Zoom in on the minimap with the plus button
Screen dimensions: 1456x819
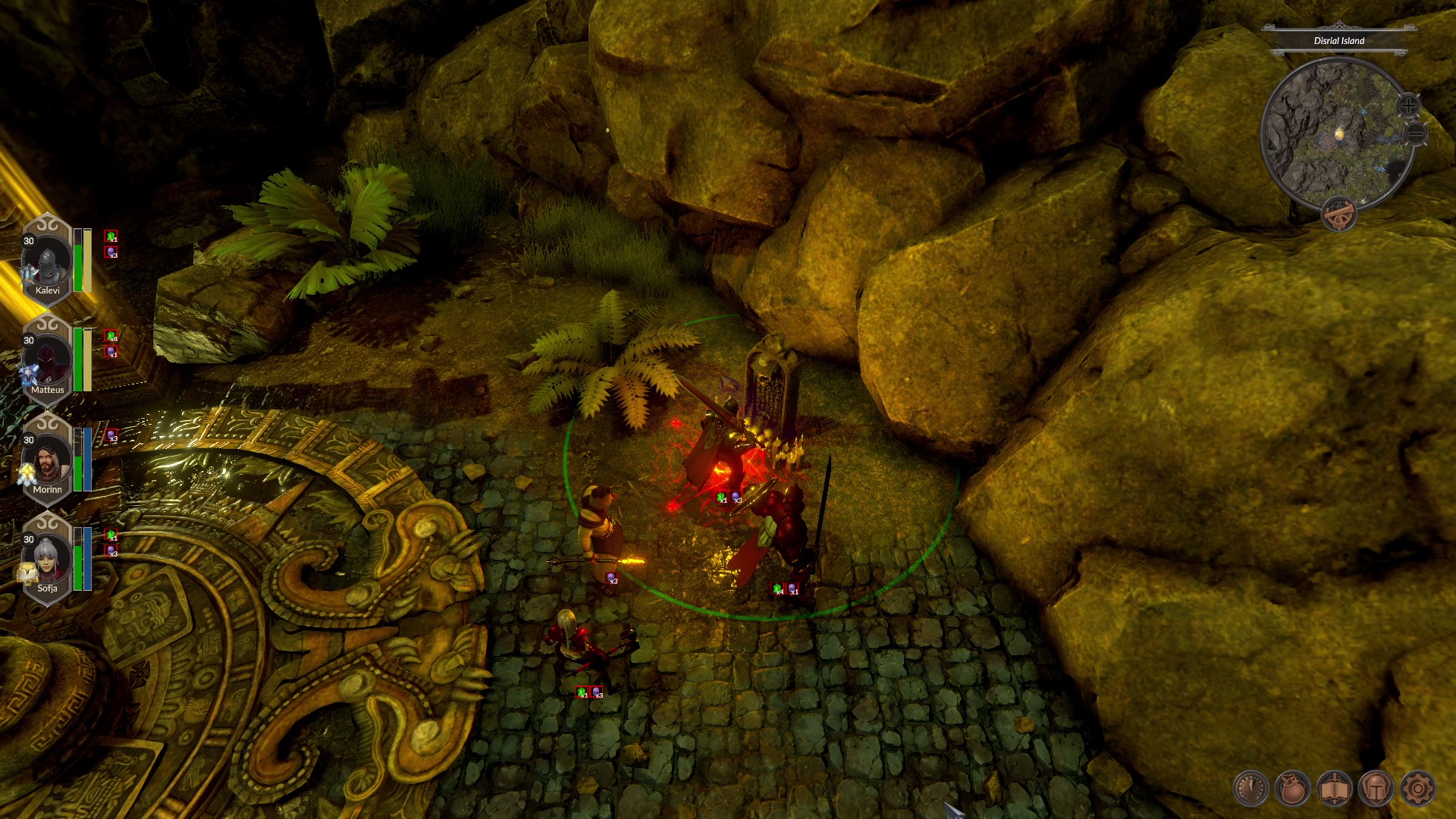tap(1408, 105)
